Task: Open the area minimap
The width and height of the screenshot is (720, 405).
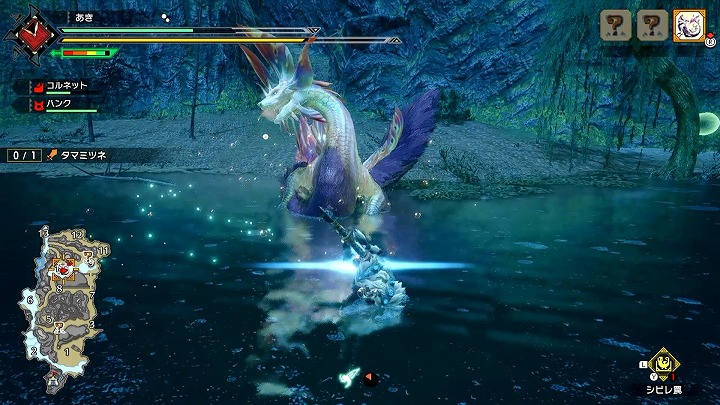Action: click(x=62, y=306)
